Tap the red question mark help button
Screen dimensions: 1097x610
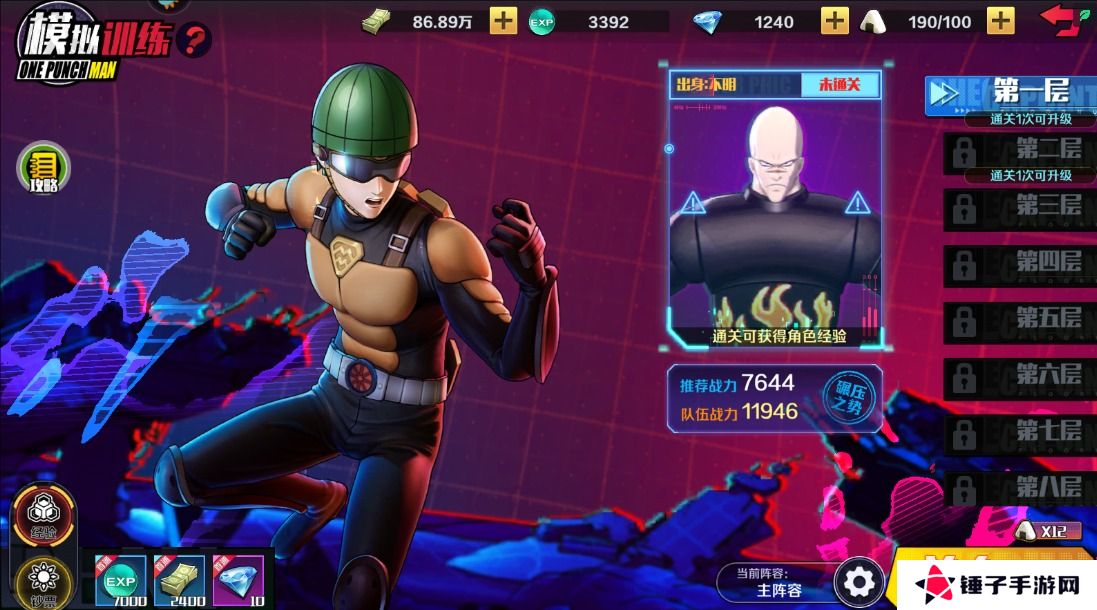[x=194, y=40]
